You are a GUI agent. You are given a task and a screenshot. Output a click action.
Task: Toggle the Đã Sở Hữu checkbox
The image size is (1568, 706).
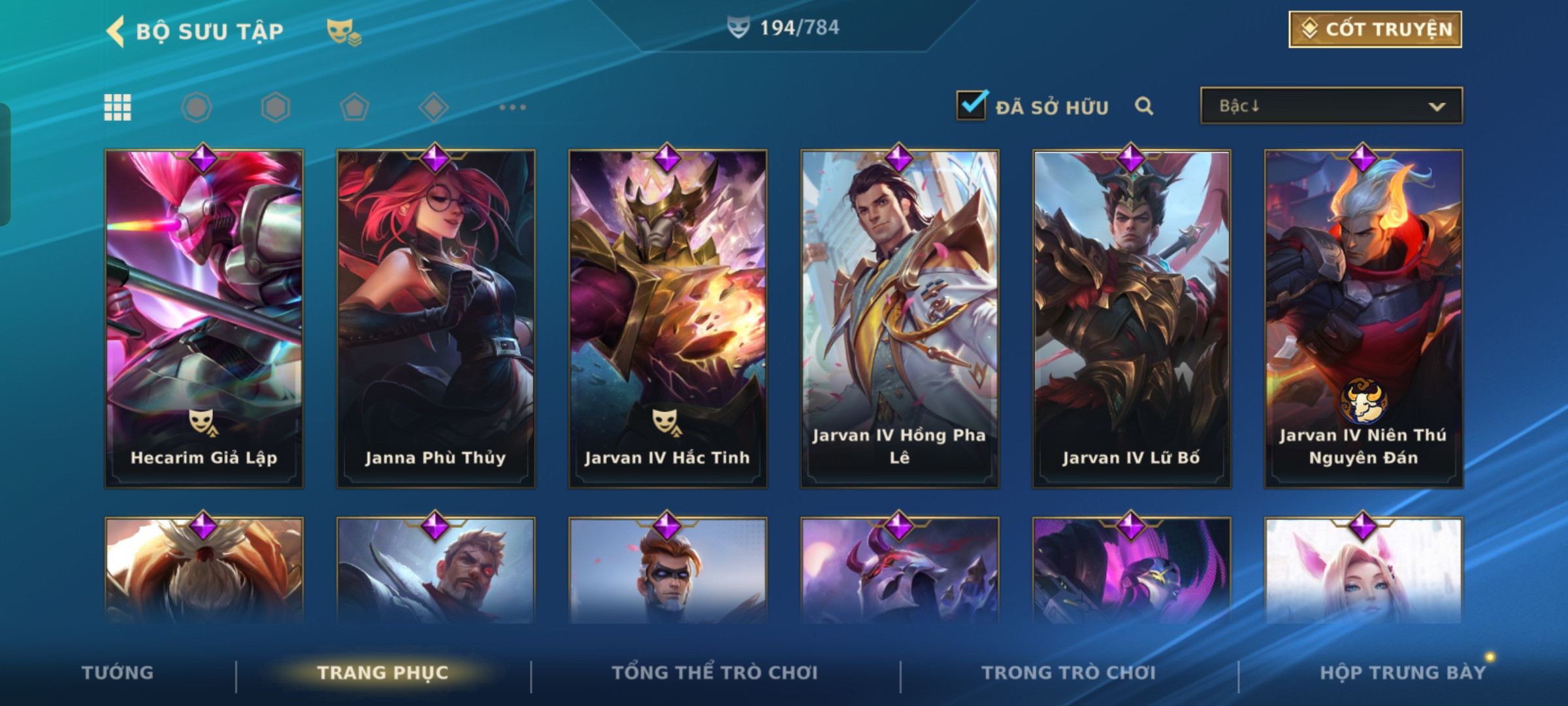(x=971, y=105)
